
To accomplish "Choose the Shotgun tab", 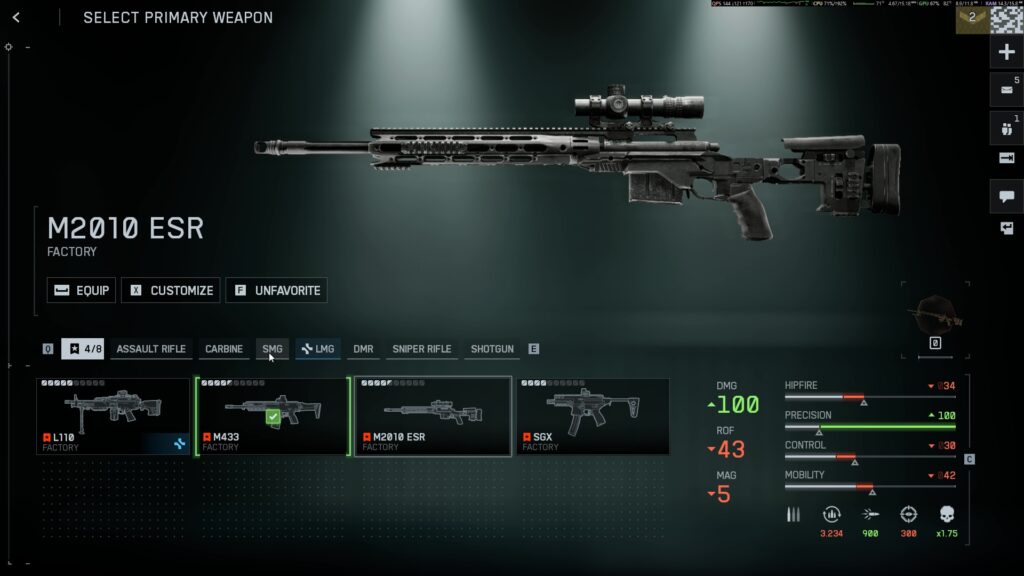I will (492, 349).
